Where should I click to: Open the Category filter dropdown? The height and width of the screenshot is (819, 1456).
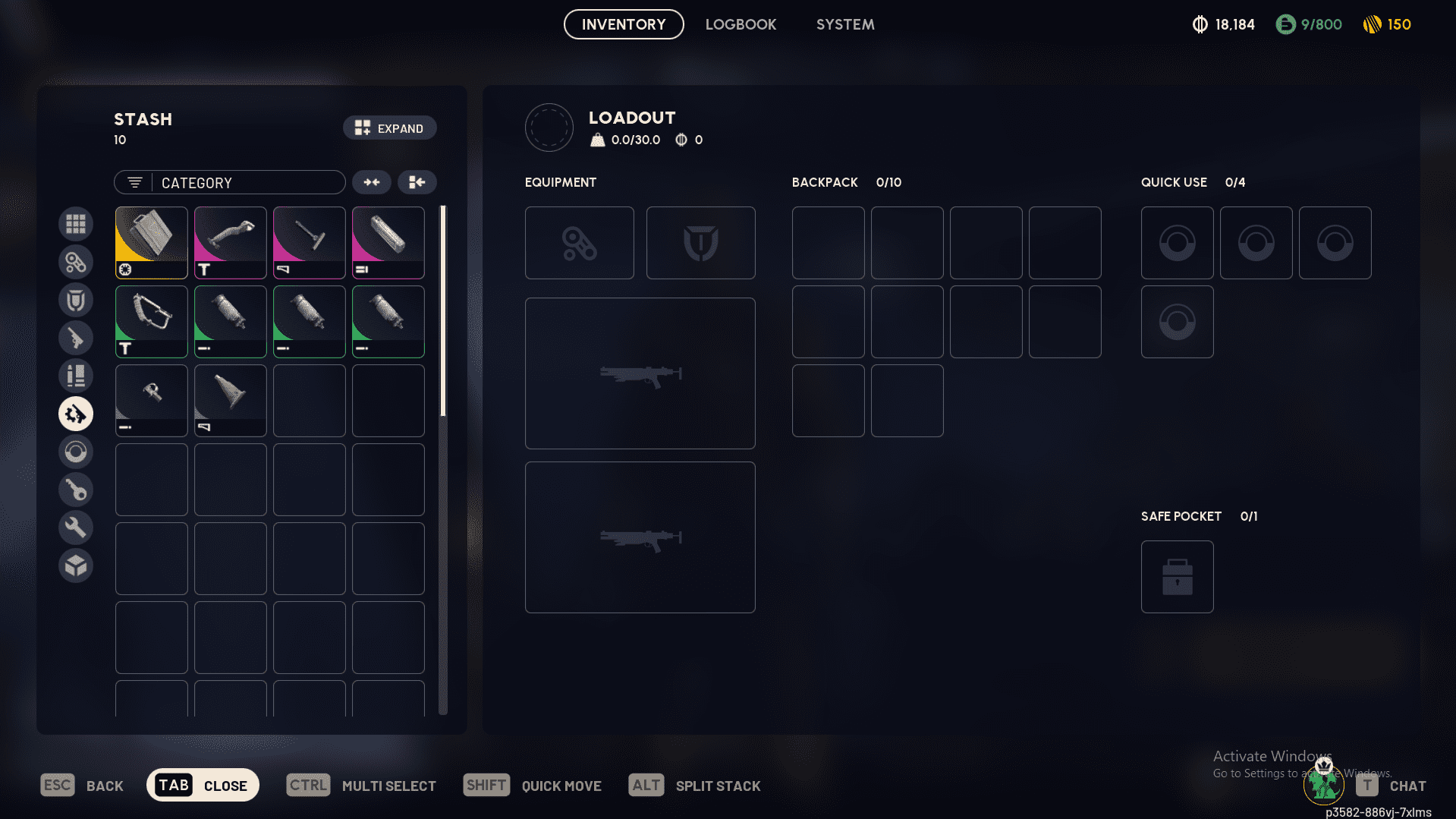tap(229, 182)
